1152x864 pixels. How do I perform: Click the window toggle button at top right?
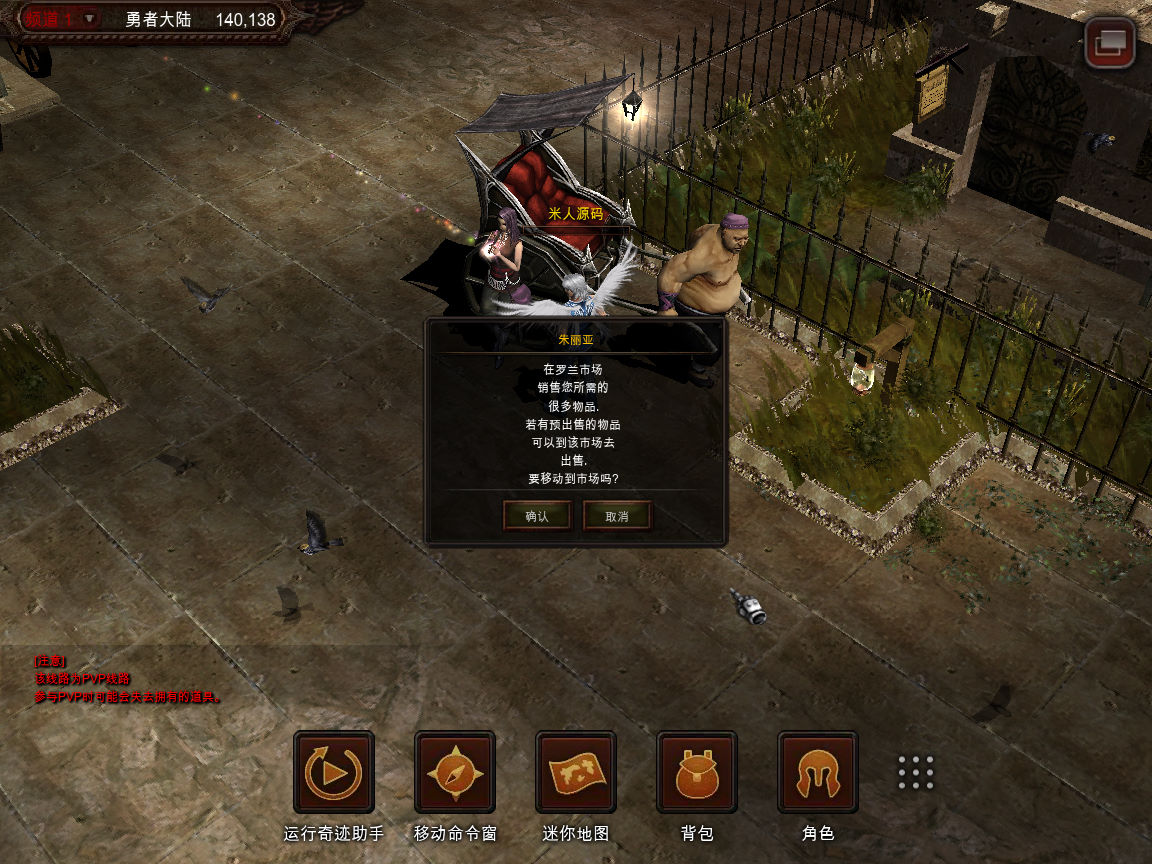point(1110,44)
